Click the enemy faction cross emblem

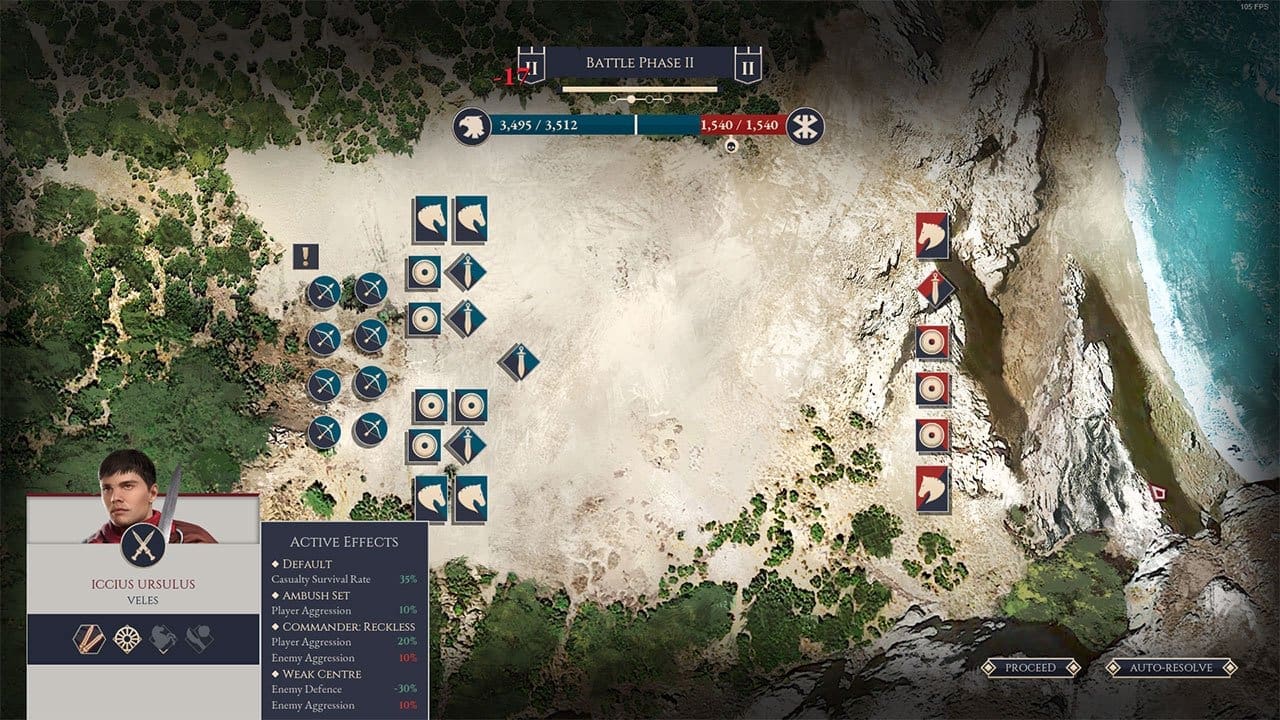pos(805,126)
